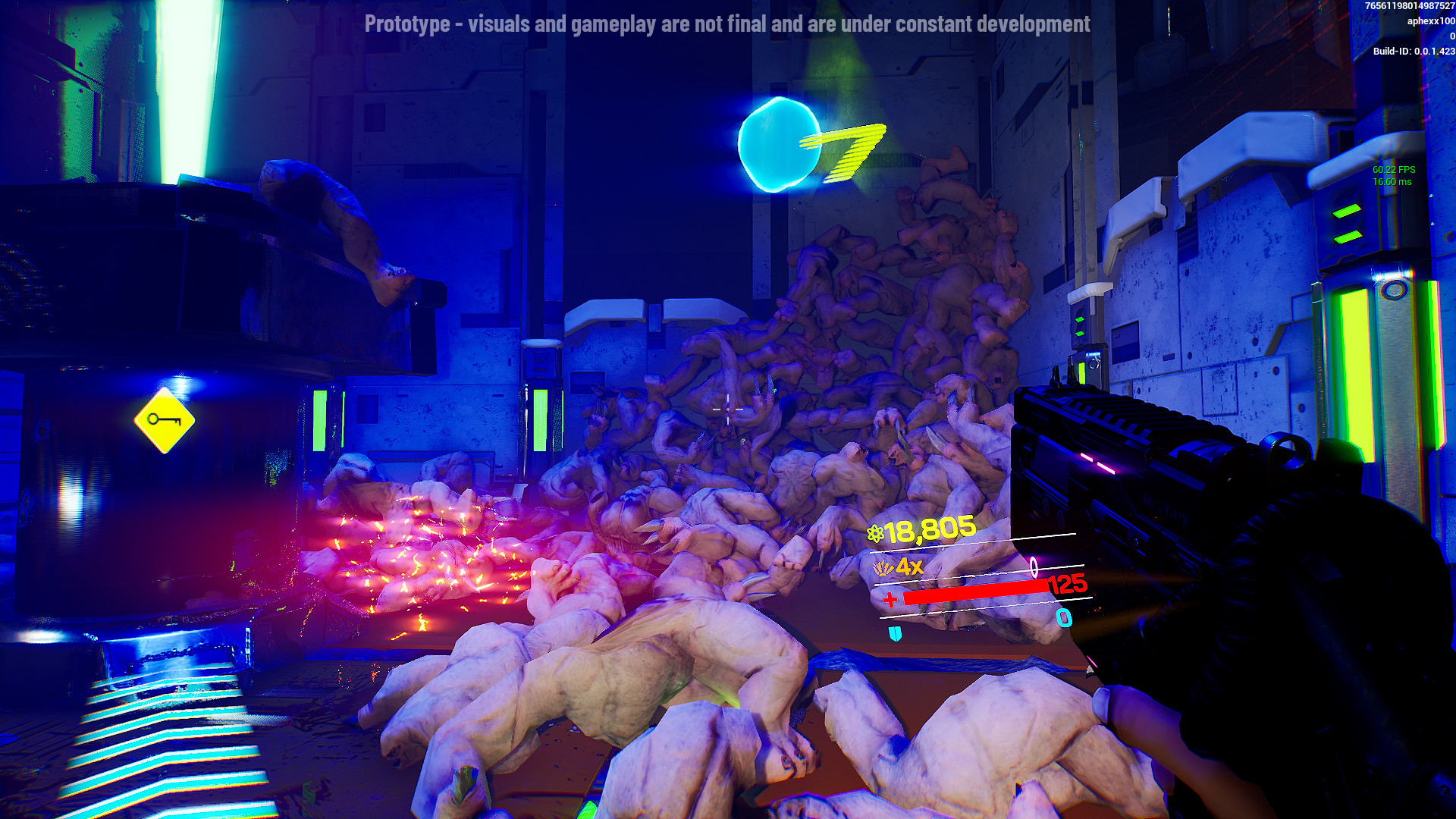Click the 4x multiplier label to expand details

coord(908,567)
